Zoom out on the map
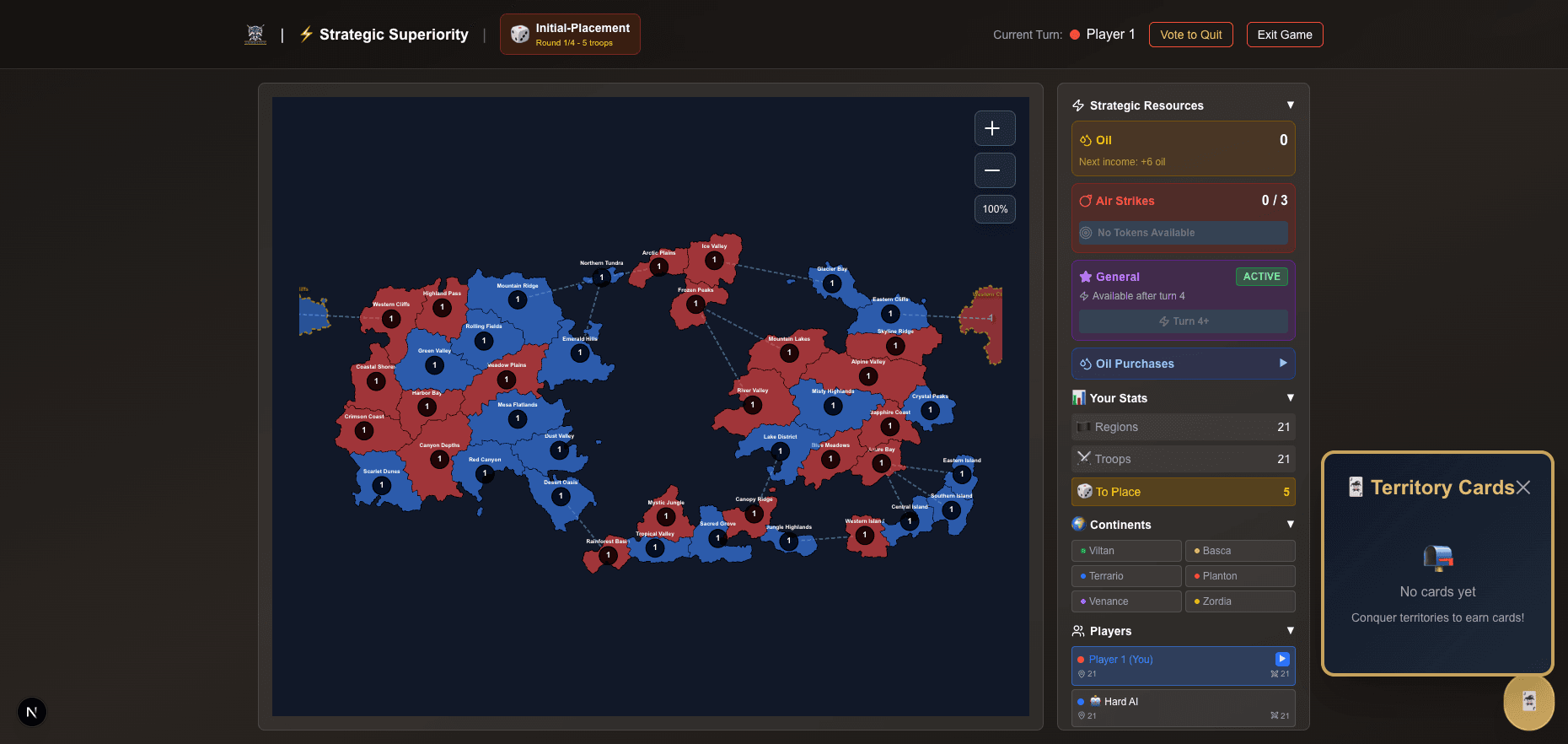The height and width of the screenshot is (744, 1568). [x=994, y=170]
